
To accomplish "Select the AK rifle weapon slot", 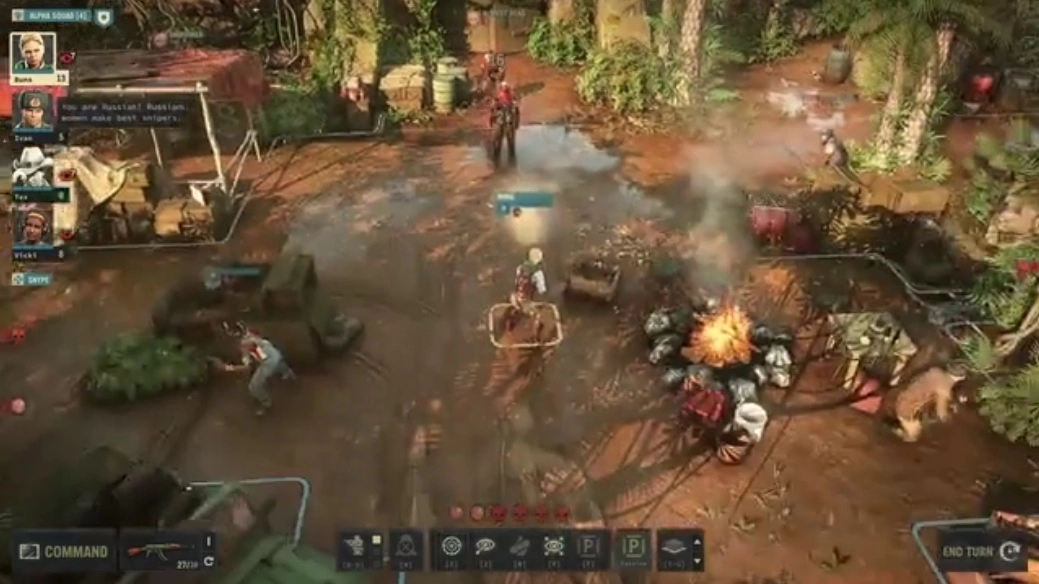I will click(x=160, y=551).
